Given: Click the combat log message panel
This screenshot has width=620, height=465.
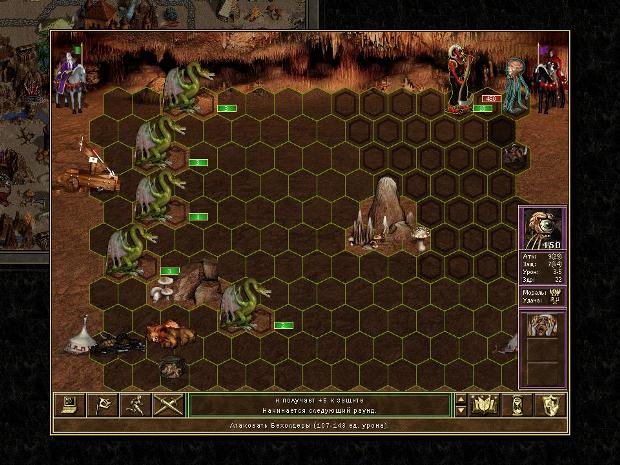Looking at the screenshot, I should point(320,405).
